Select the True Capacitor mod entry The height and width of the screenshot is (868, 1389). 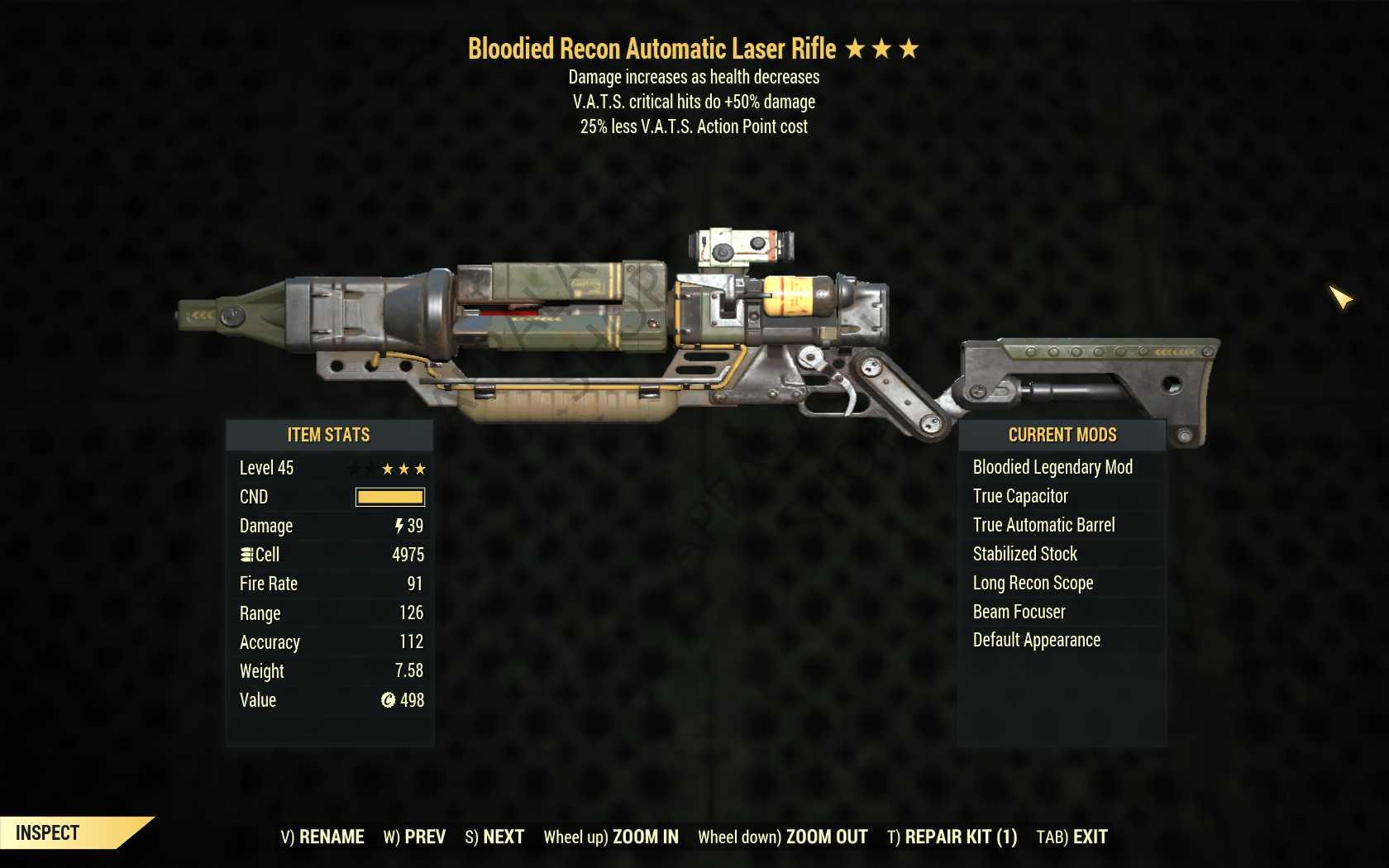click(x=1019, y=496)
